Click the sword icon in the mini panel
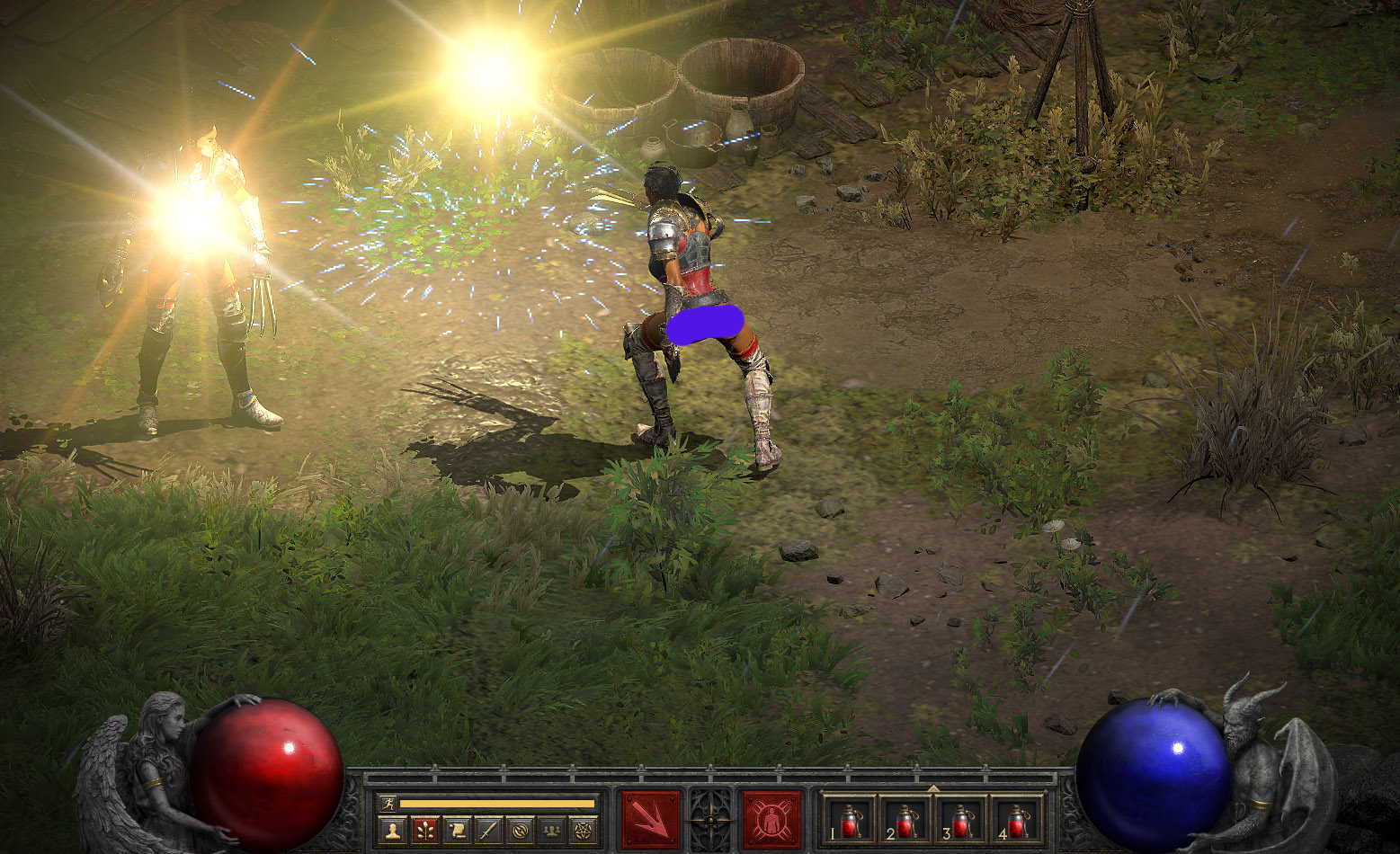1400x854 pixels. (488, 830)
